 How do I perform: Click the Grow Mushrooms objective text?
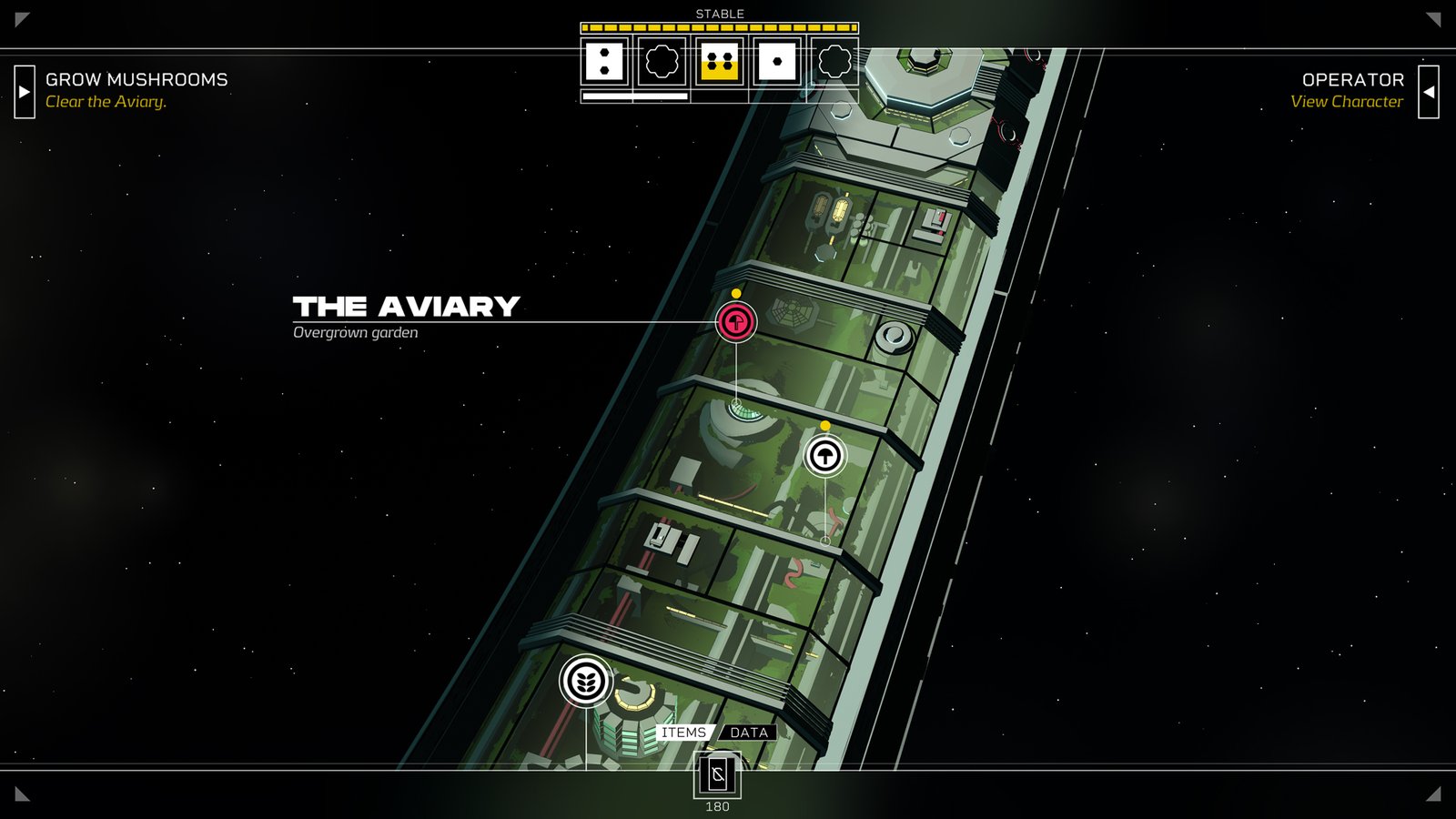[136, 80]
